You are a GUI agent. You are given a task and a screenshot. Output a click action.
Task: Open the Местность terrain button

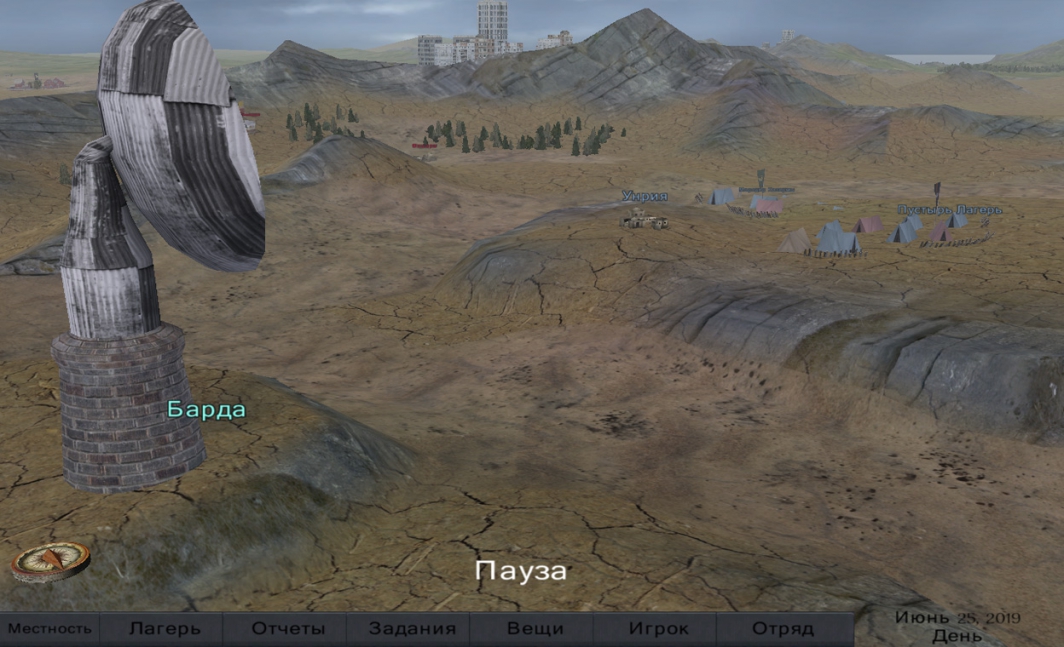click(50, 629)
